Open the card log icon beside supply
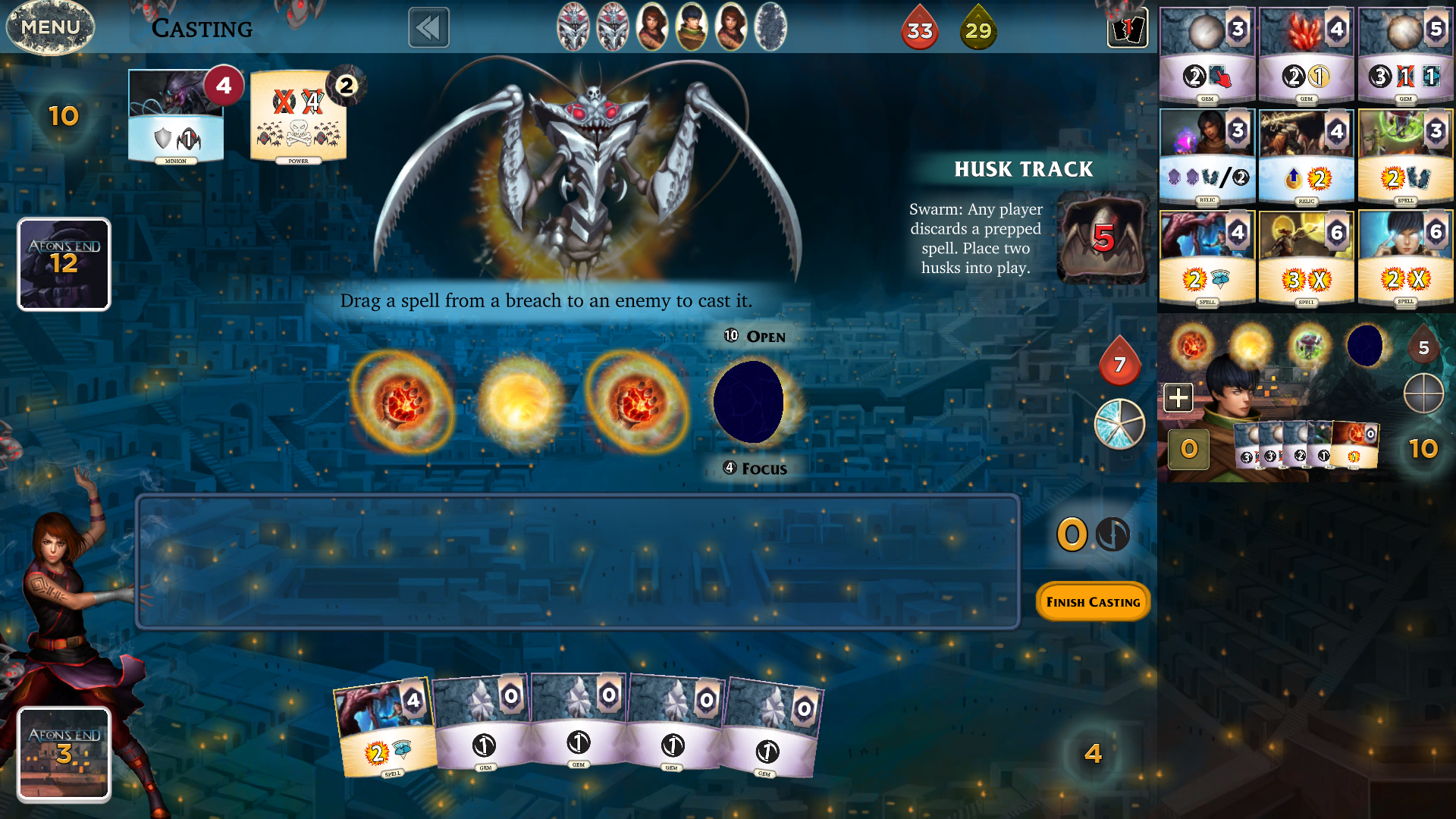 (1127, 29)
